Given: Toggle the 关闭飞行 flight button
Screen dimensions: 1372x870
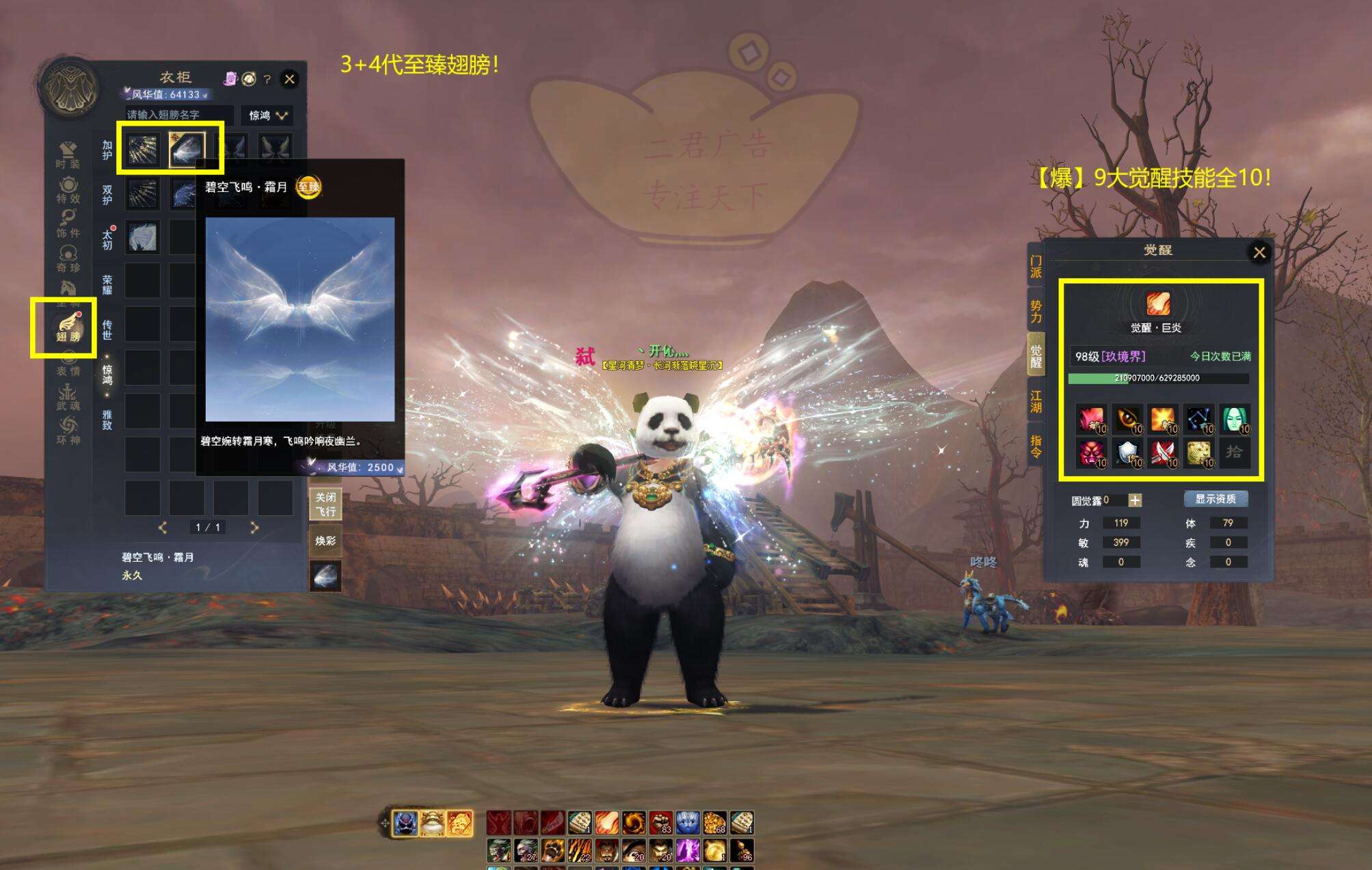Looking at the screenshot, I should point(325,504).
